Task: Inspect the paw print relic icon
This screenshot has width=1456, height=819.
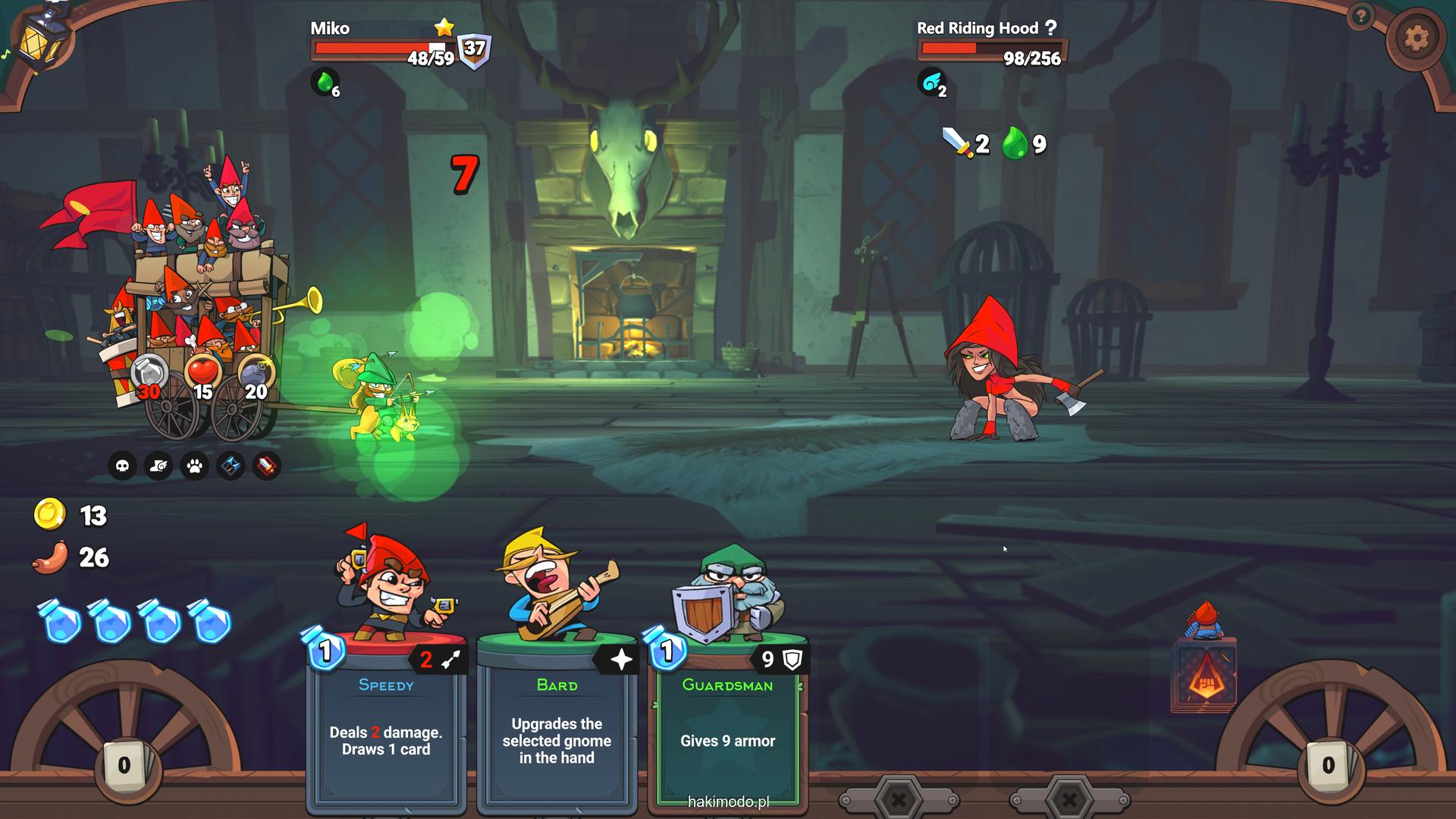Action: point(195,466)
